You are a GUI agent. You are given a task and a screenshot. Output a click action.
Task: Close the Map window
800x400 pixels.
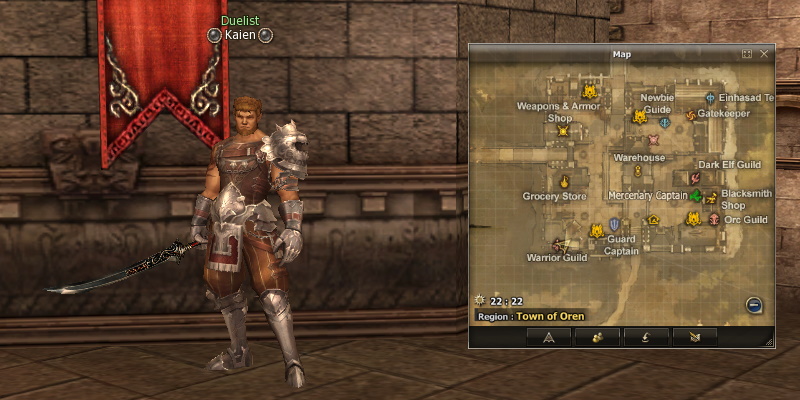click(x=764, y=54)
